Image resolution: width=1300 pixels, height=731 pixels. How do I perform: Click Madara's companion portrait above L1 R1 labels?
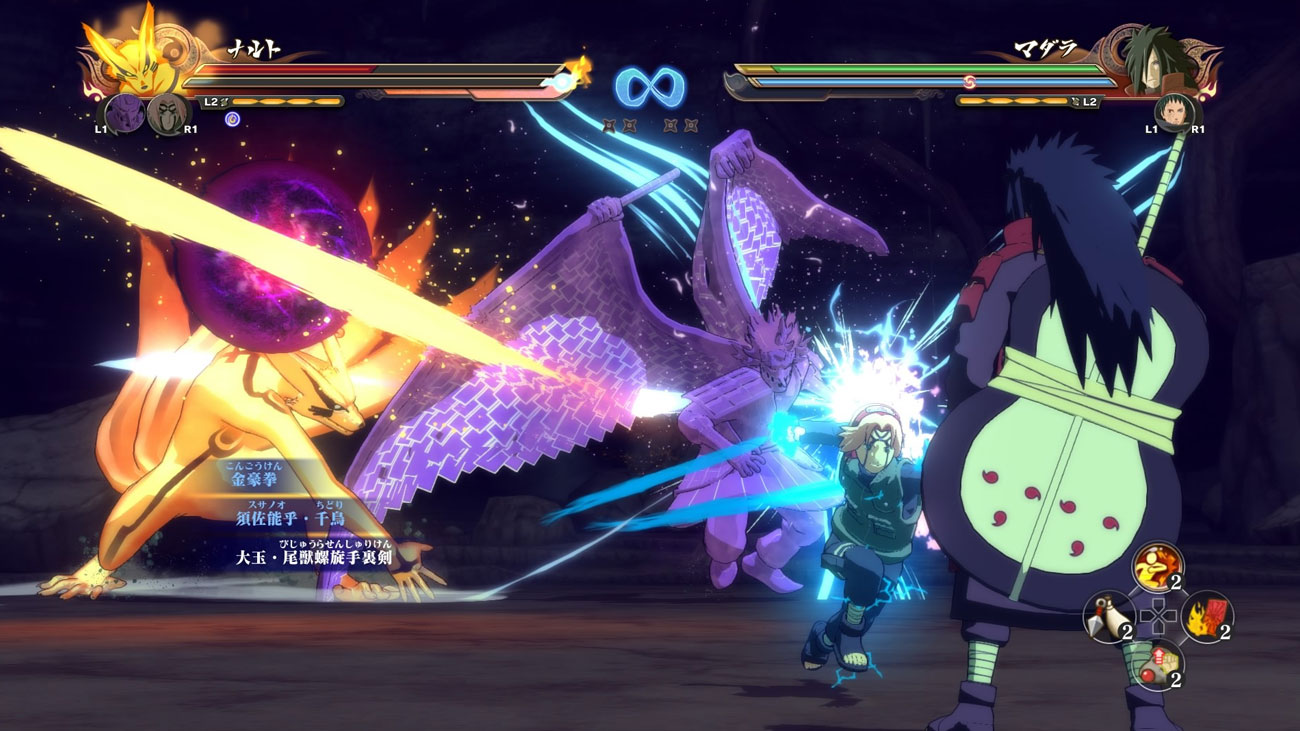coord(1176,113)
